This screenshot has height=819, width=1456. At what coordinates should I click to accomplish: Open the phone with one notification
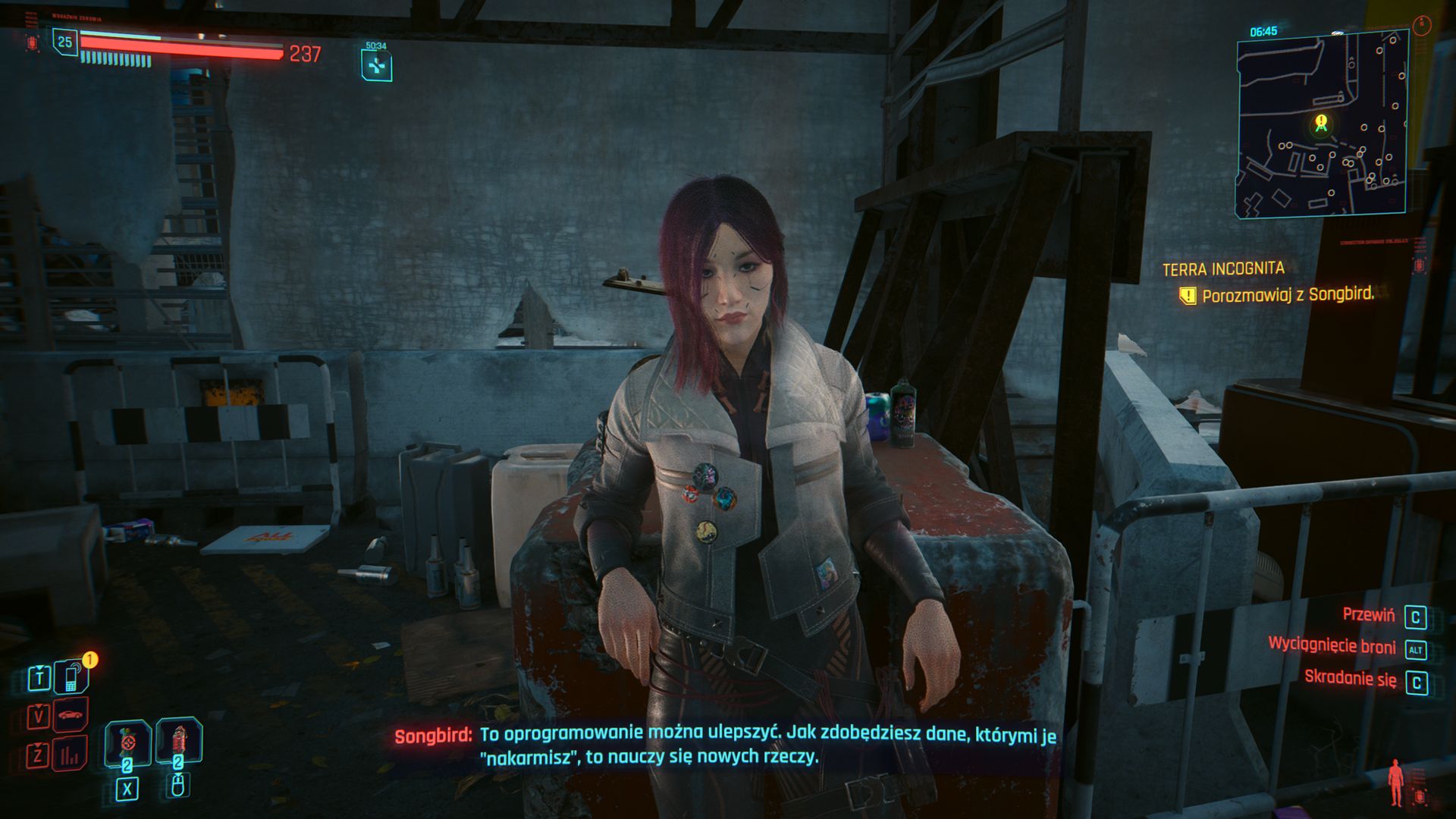pyautogui.click(x=72, y=676)
